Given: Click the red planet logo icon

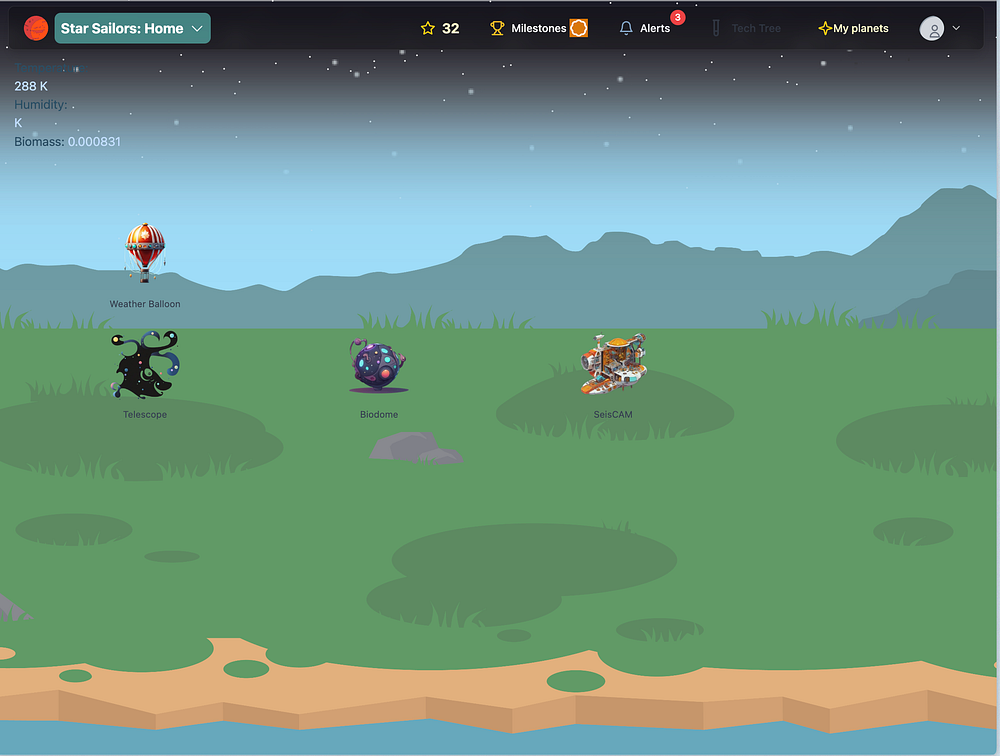Looking at the screenshot, I should (36, 29).
